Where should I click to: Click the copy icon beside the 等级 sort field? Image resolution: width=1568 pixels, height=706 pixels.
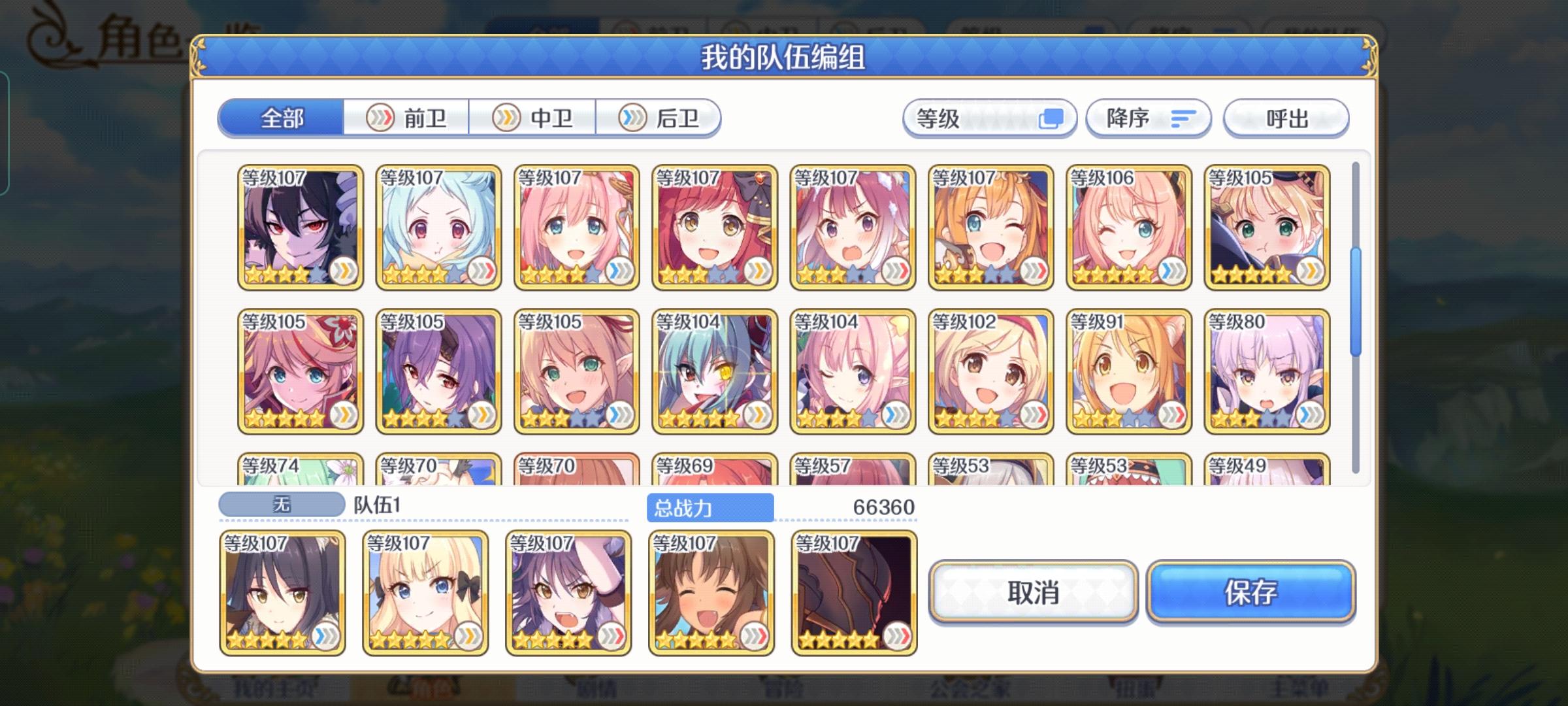click(x=1053, y=118)
